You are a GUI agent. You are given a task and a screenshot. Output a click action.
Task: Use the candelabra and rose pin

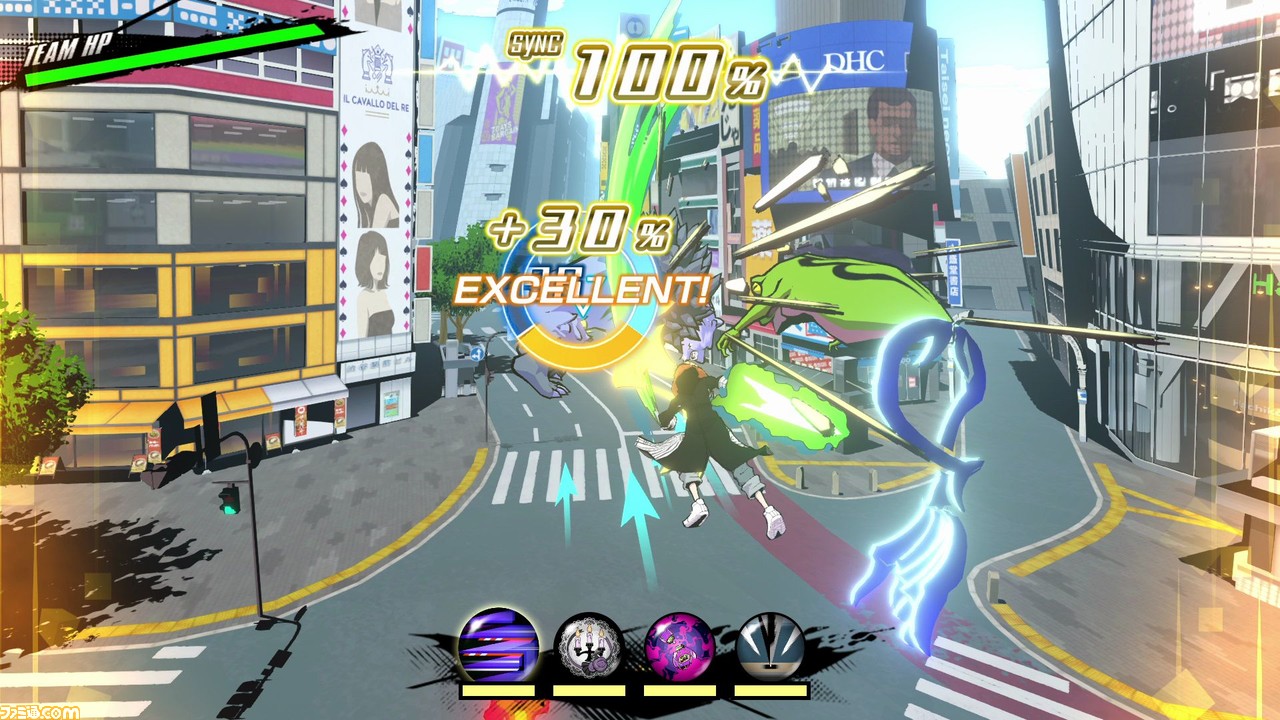click(x=589, y=646)
